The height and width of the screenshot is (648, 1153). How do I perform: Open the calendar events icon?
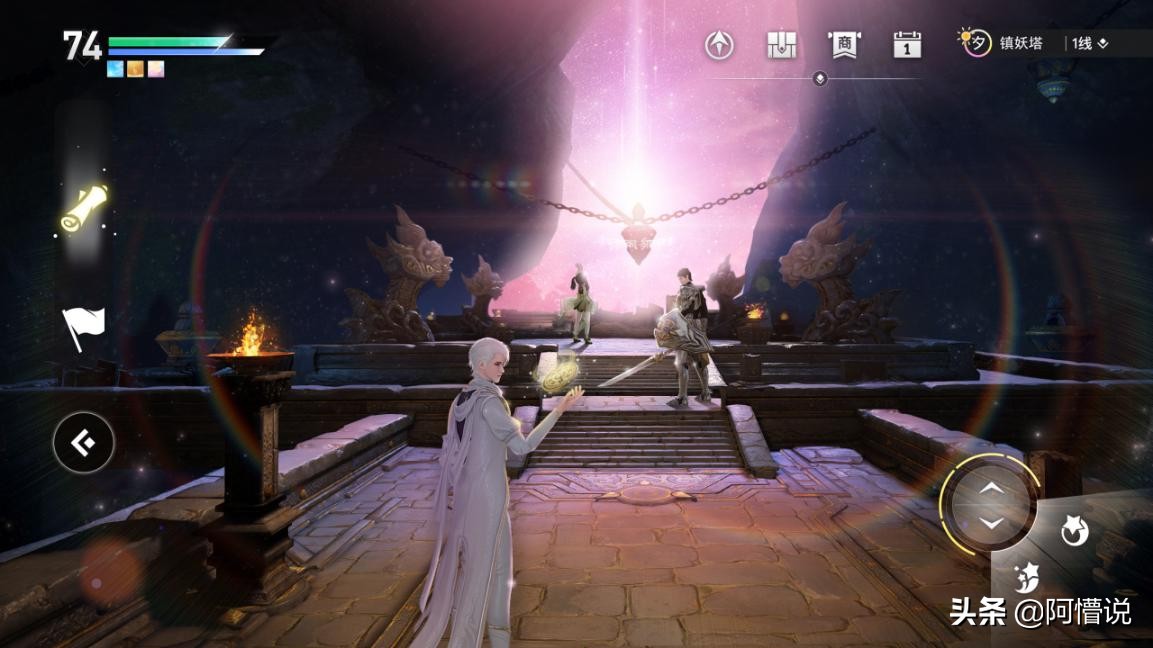[x=907, y=44]
